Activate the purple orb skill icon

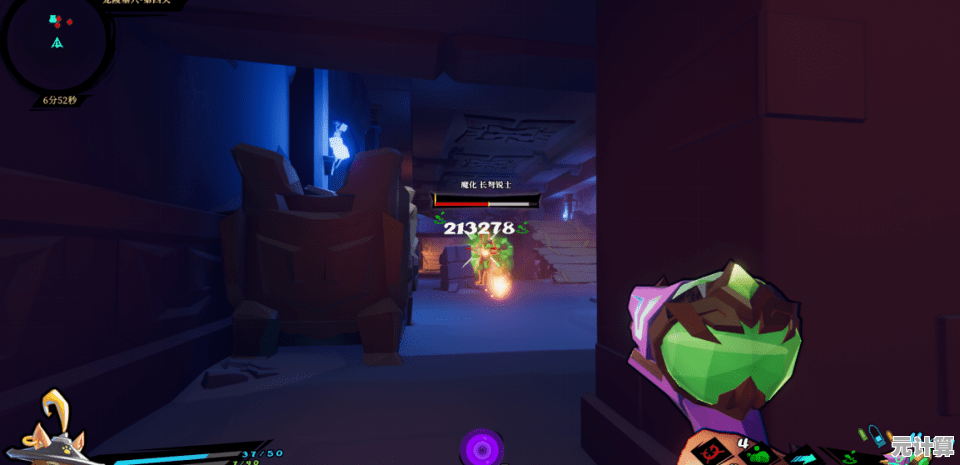(x=482, y=448)
